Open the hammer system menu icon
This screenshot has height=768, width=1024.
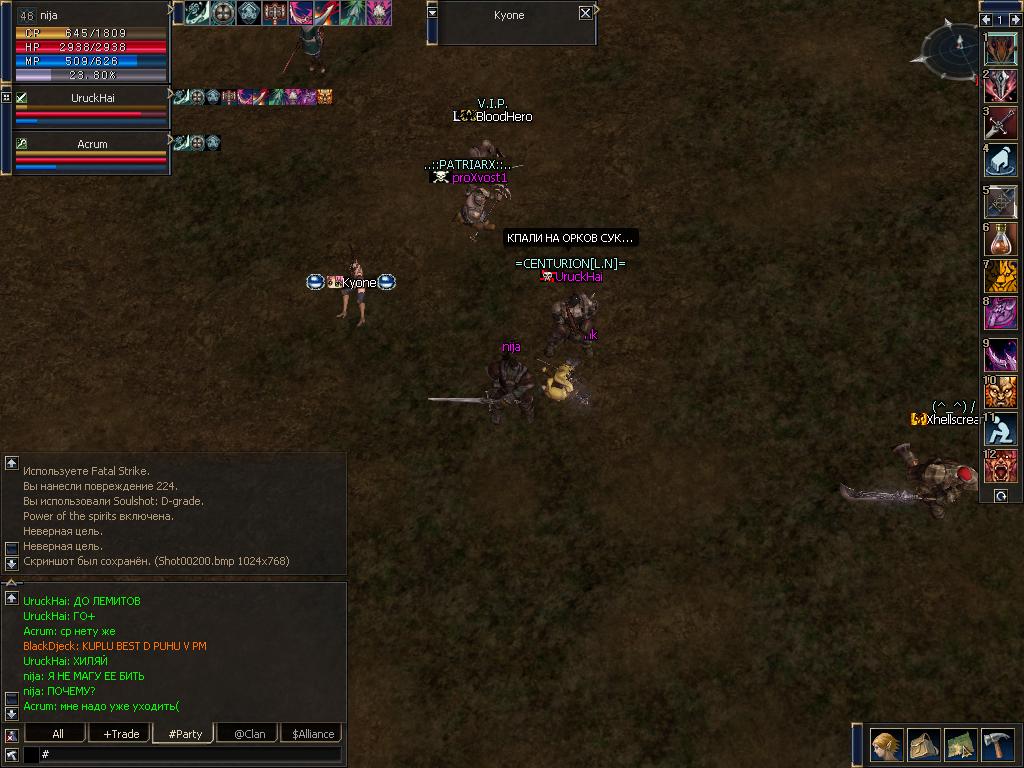pyautogui.click(x=997, y=745)
